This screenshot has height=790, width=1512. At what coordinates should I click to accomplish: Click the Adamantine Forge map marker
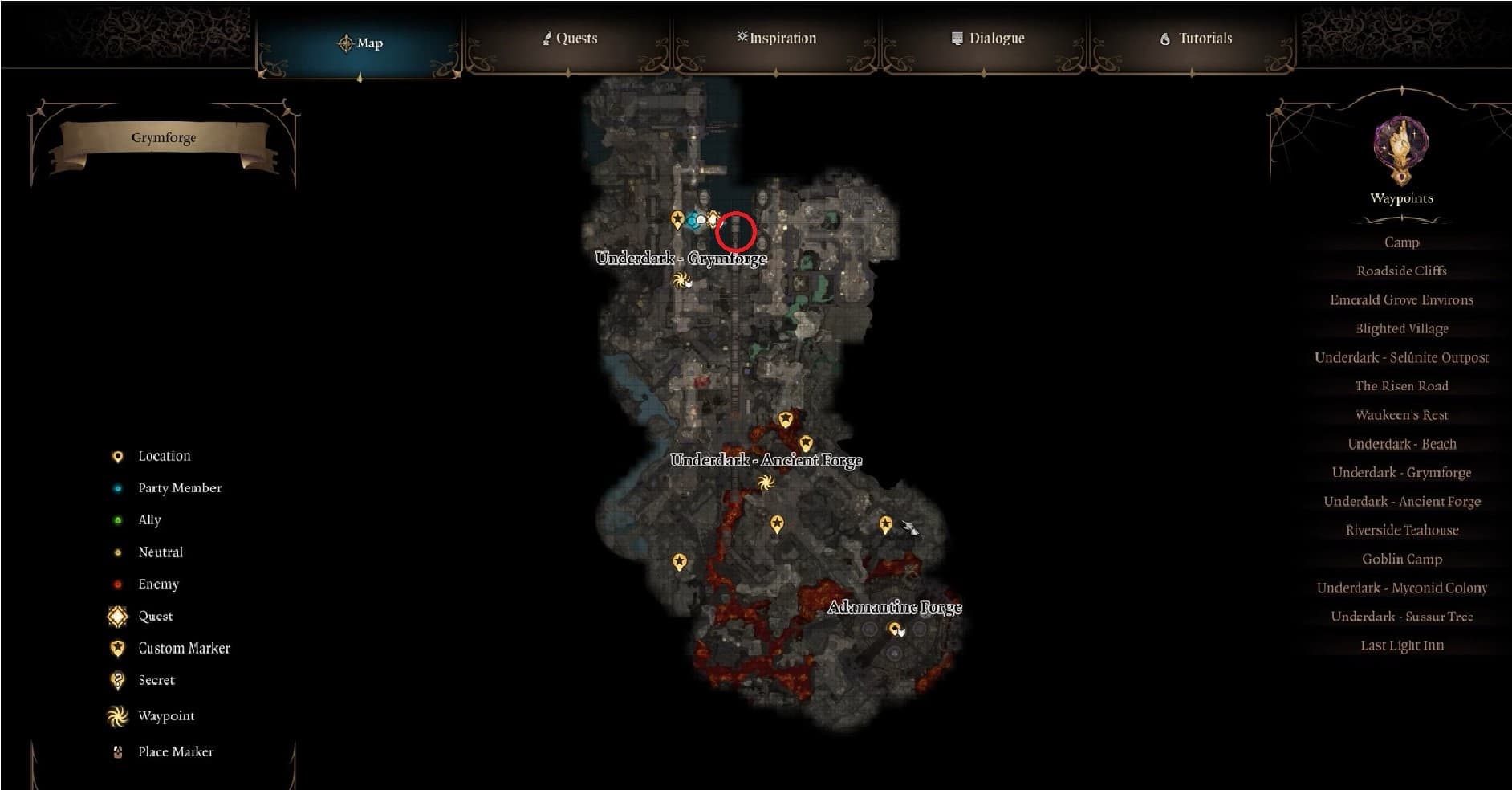coord(894,629)
